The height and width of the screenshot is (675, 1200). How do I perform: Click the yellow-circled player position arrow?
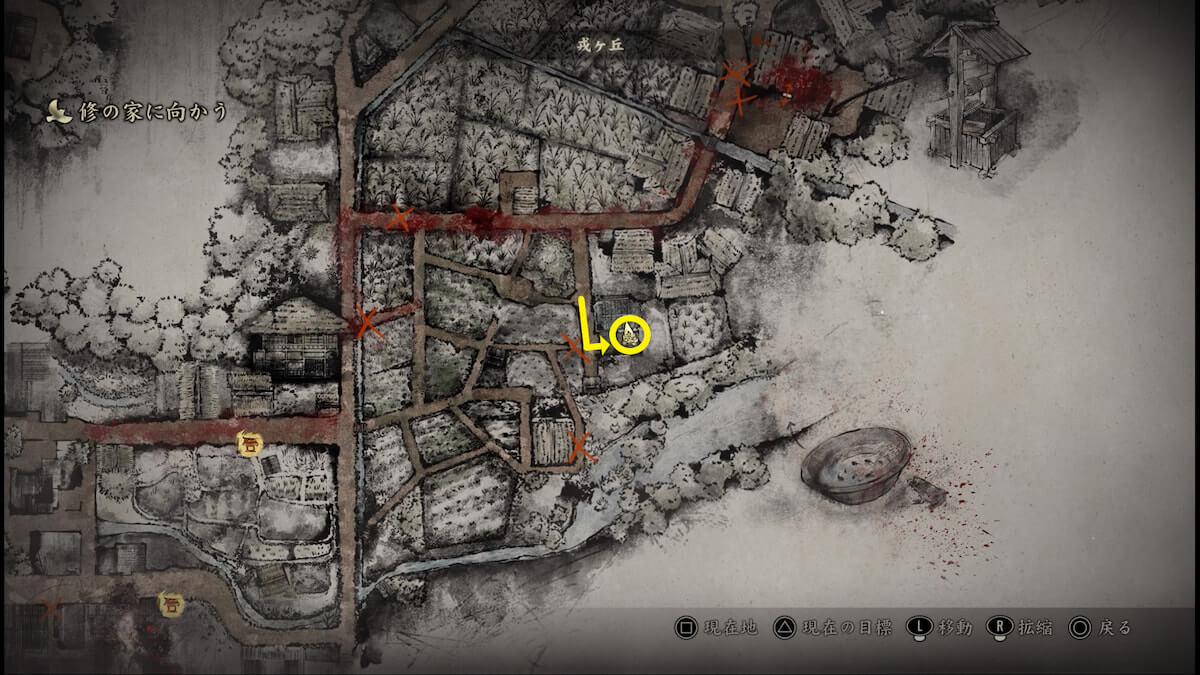point(630,334)
